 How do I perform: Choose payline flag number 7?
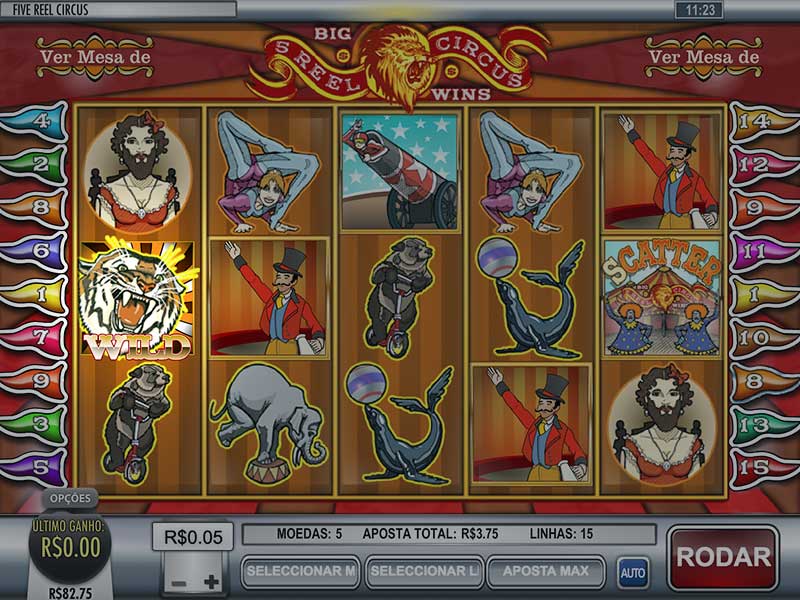[x=40, y=338]
